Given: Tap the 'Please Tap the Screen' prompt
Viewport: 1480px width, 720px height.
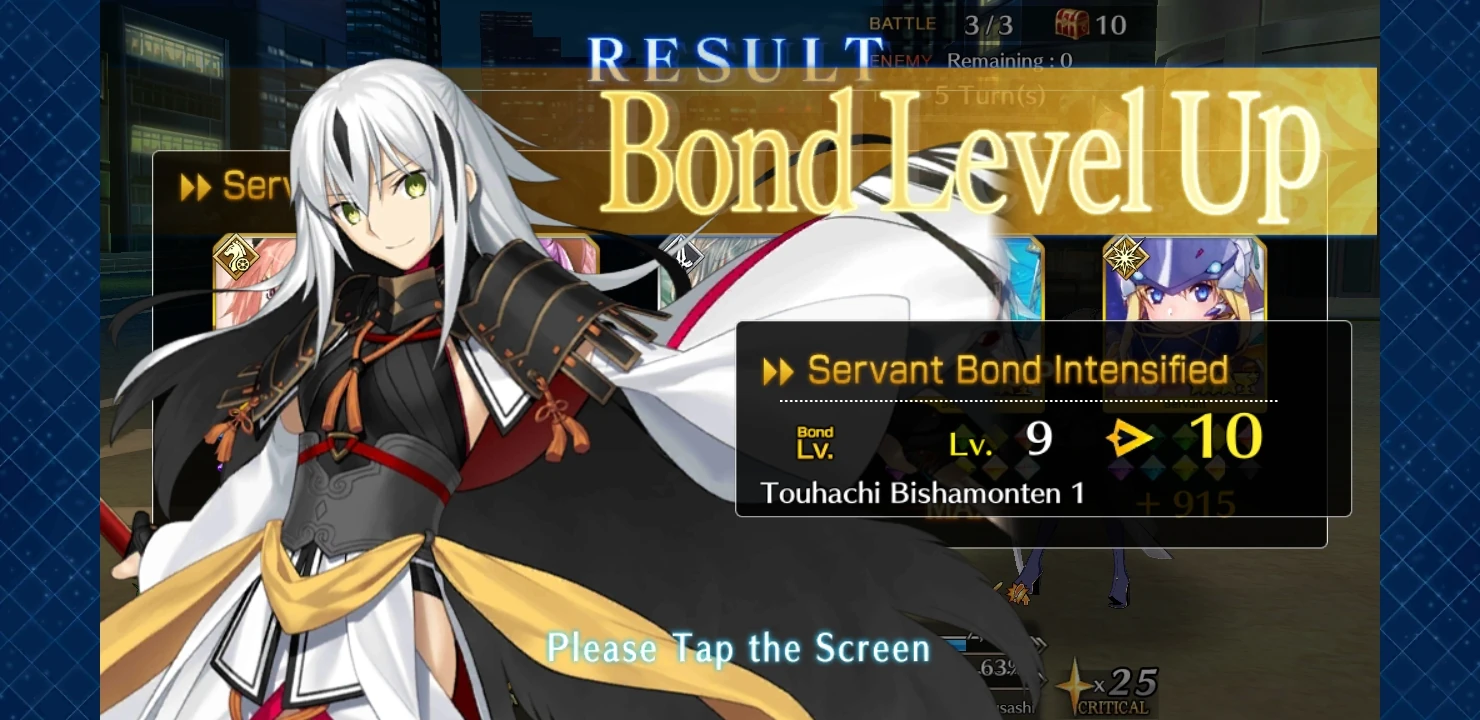Looking at the screenshot, I should click(737, 648).
